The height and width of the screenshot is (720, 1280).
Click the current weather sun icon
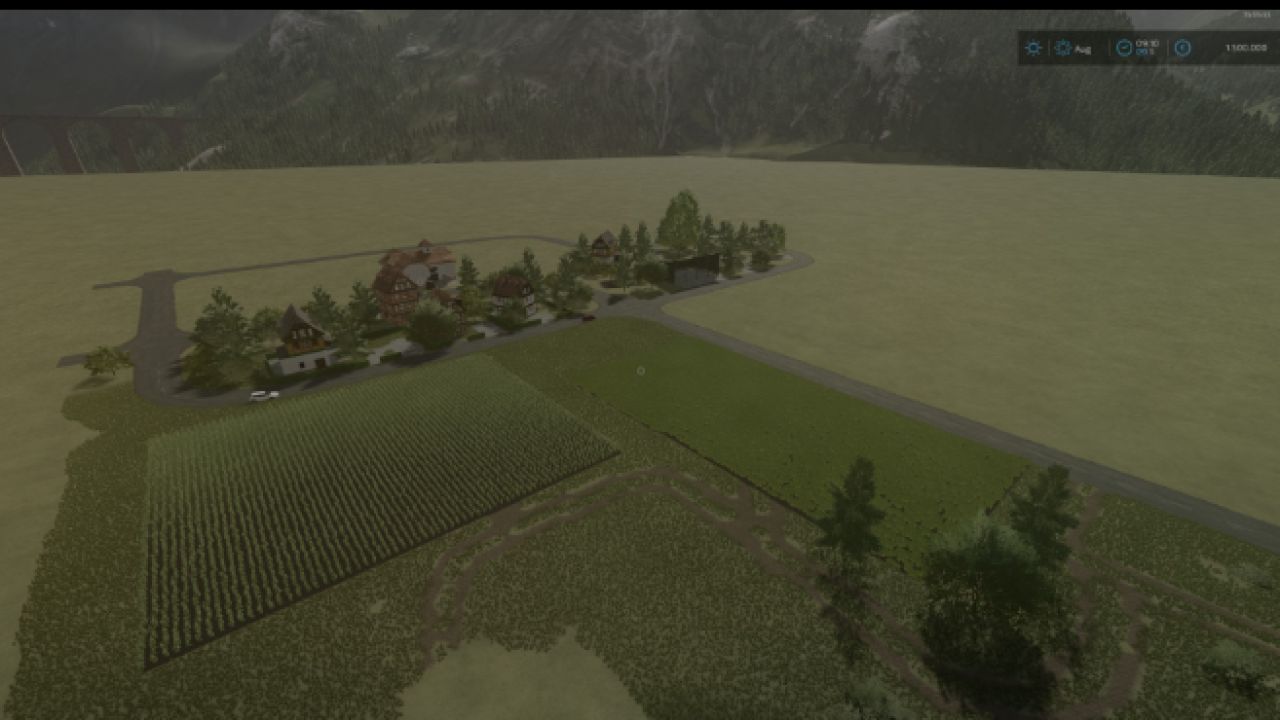point(1033,48)
